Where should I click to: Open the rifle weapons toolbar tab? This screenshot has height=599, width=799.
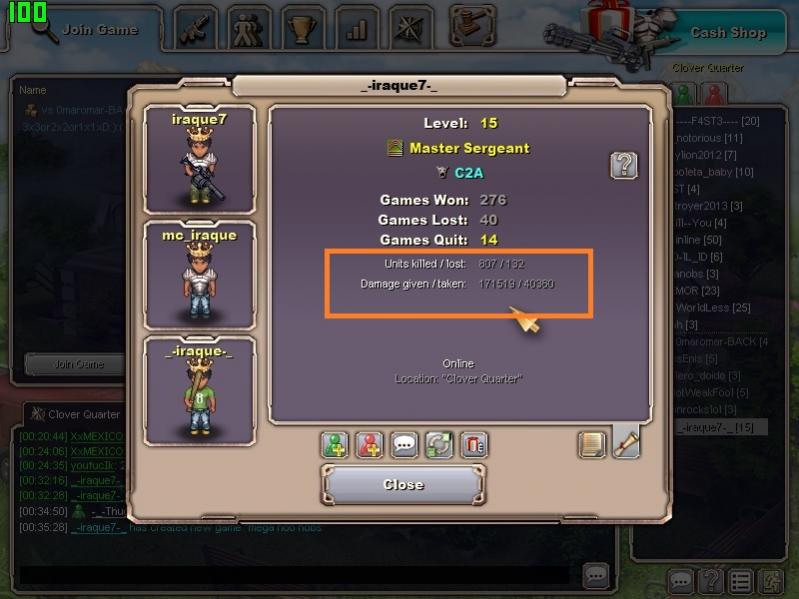197,28
